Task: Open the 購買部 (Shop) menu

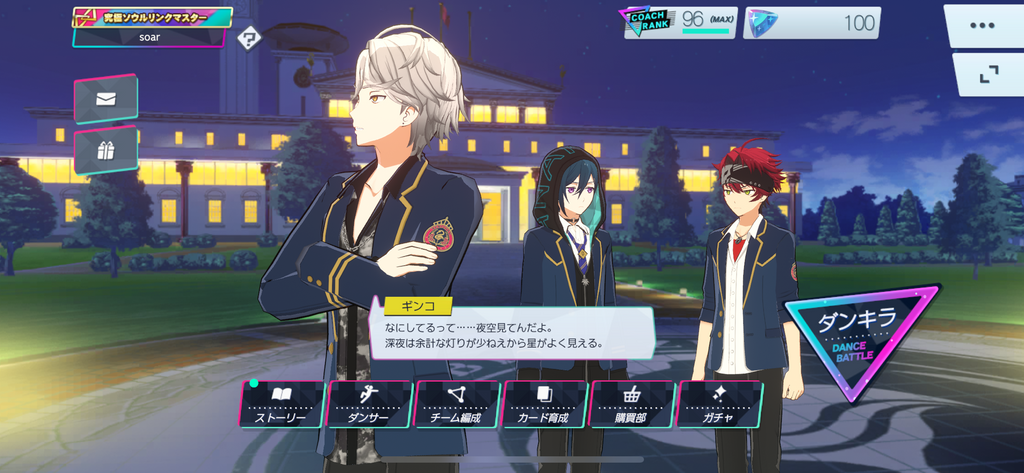Action: pyautogui.click(x=632, y=404)
